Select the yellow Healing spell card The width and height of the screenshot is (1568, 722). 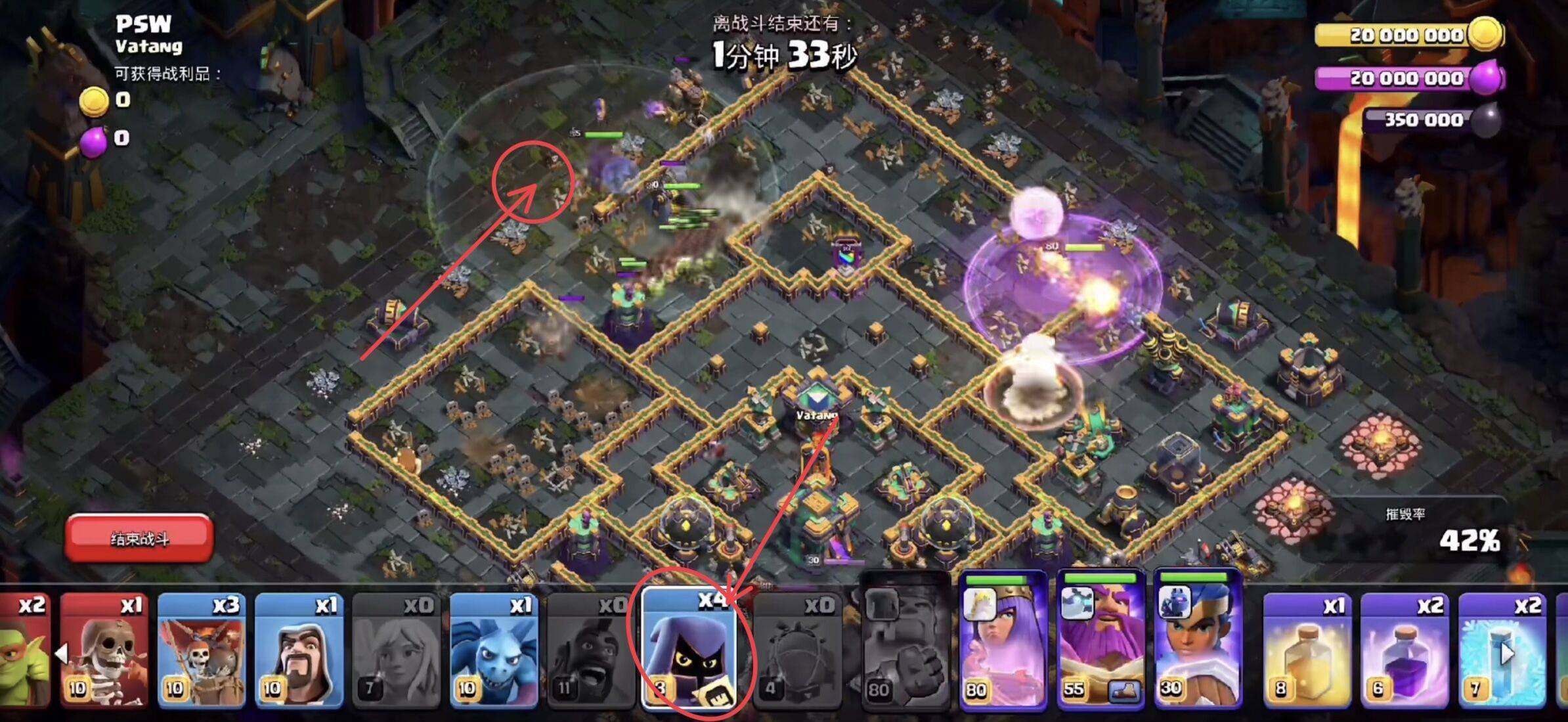point(1307,650)
